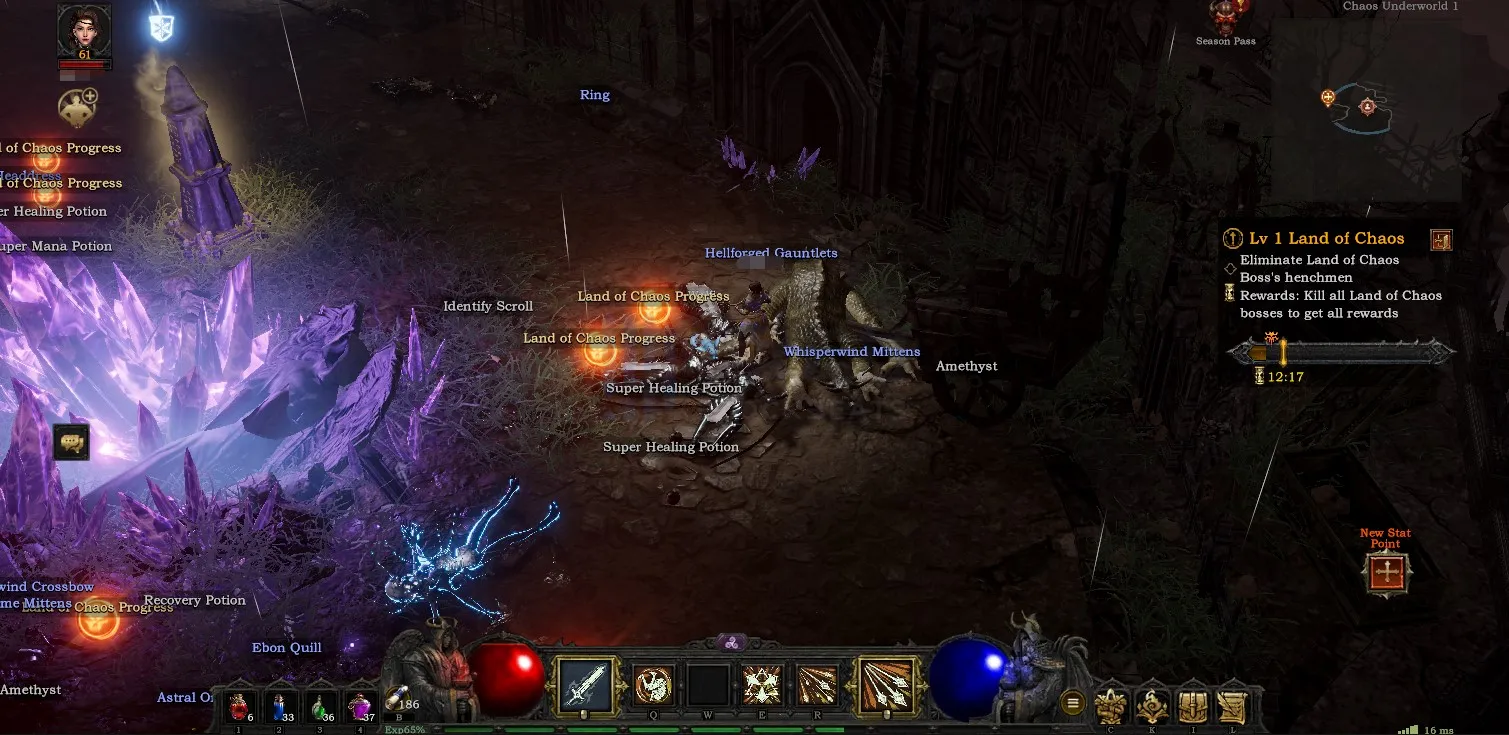
Task: Use the red health potion slot
Action: (x=238, y=708)
